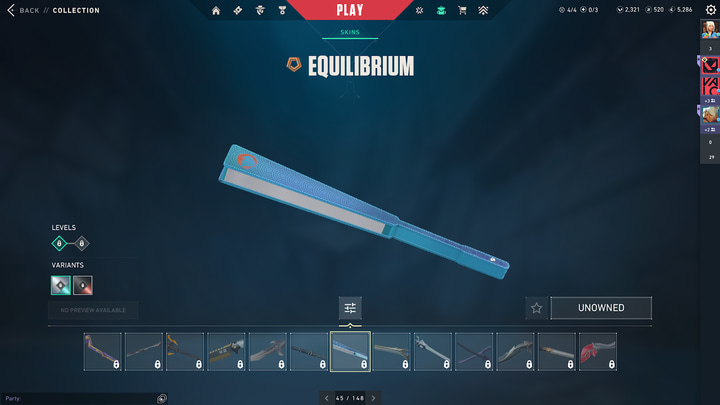Go to the previous skin page arrow
This screenshot has width=720, height=405.
[x=326, y=398]
